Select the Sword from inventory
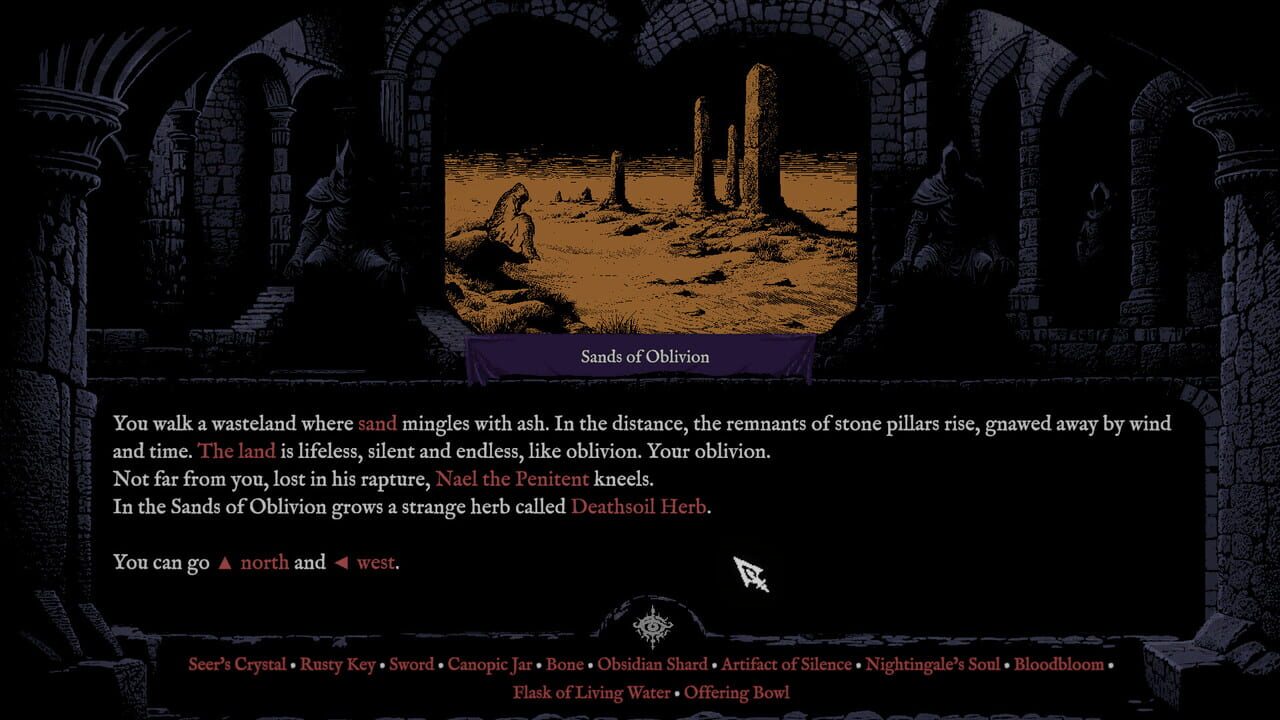The image size is (1280, 720). pos(412,664)
